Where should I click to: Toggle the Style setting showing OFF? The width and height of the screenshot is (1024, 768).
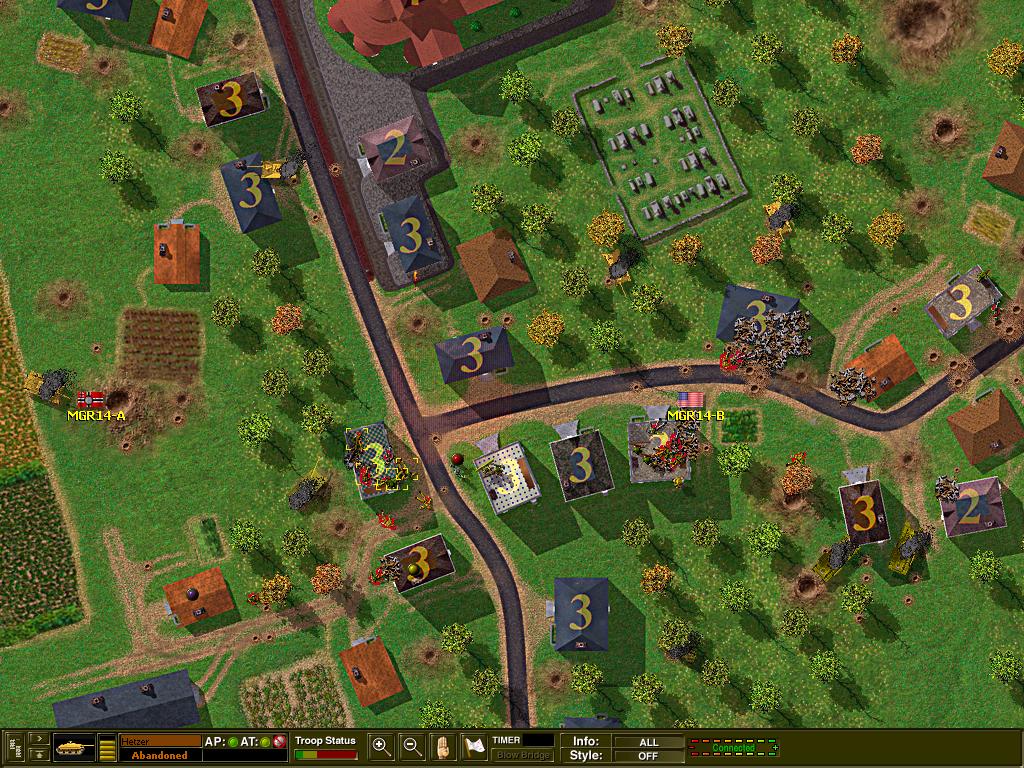tap(648, 755)
